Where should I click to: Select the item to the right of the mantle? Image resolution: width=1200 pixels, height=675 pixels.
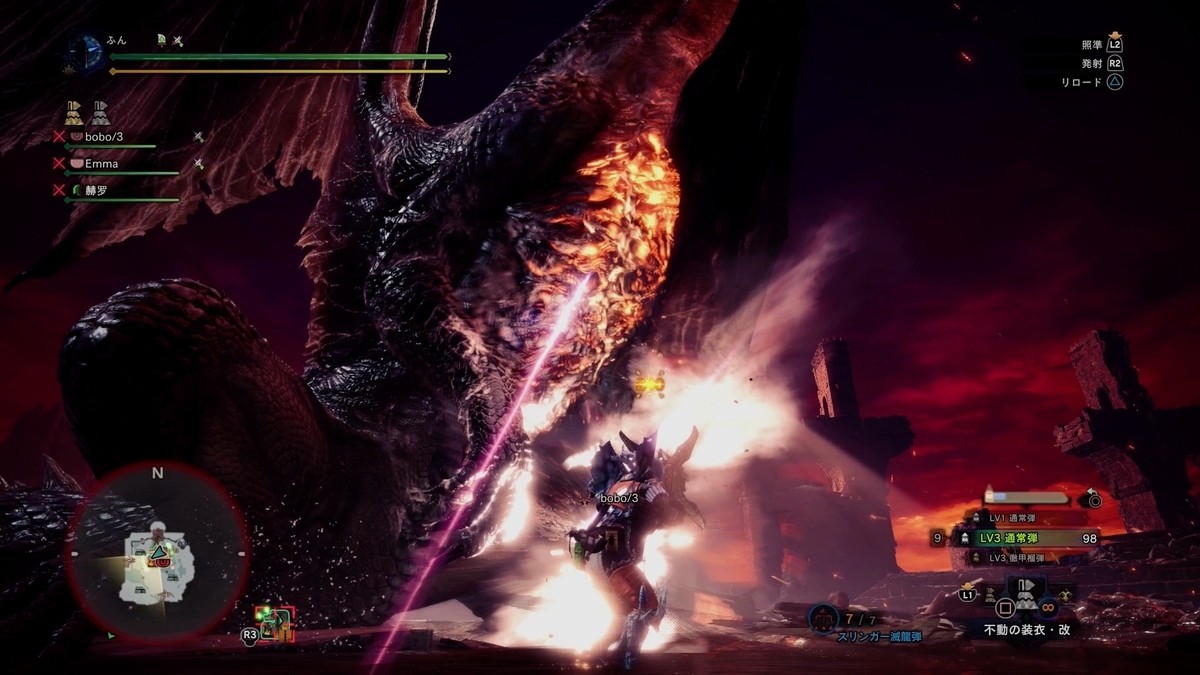1066,594
